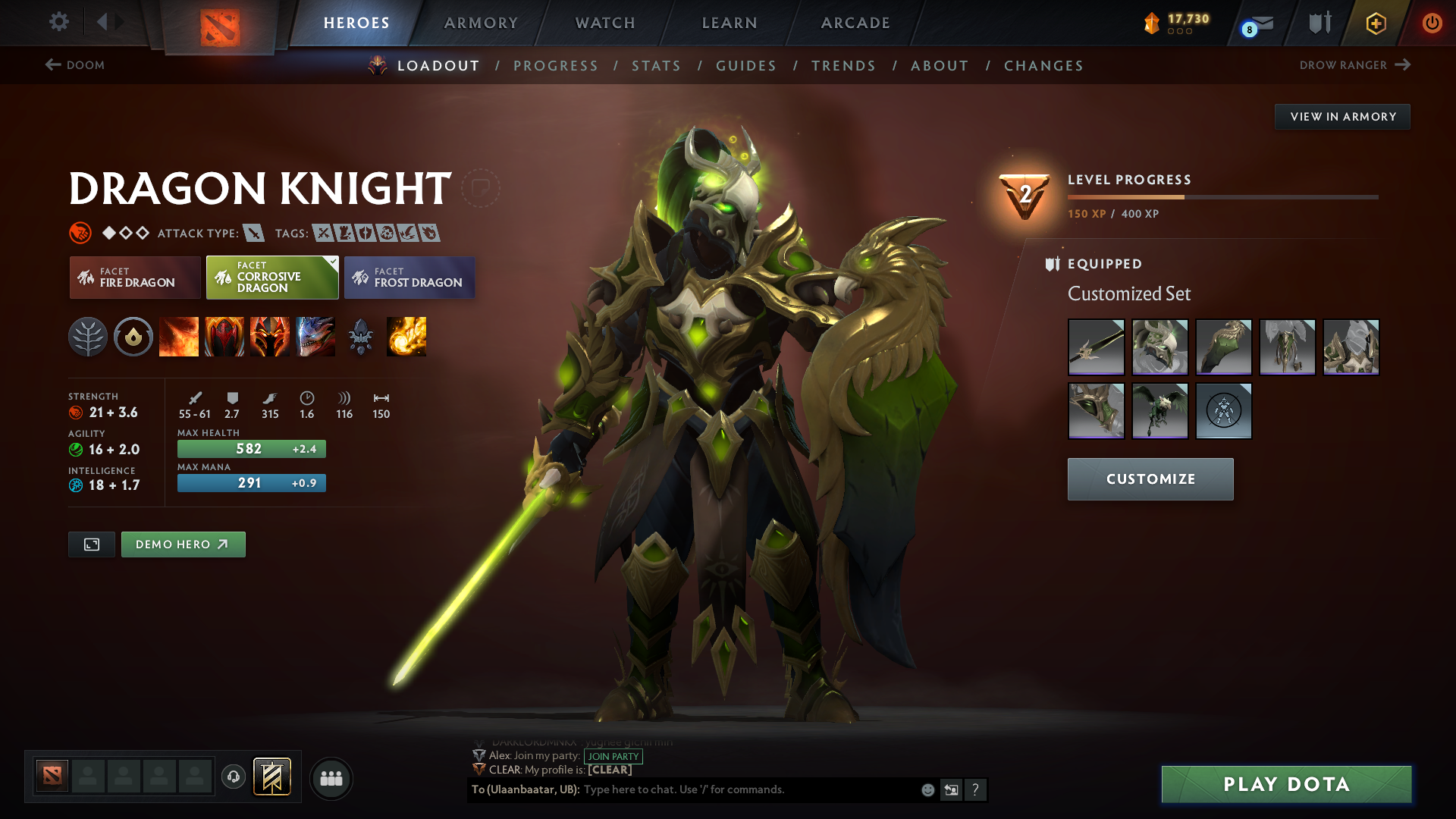Select the Dragon Tail ability icon

pos(225,337)
